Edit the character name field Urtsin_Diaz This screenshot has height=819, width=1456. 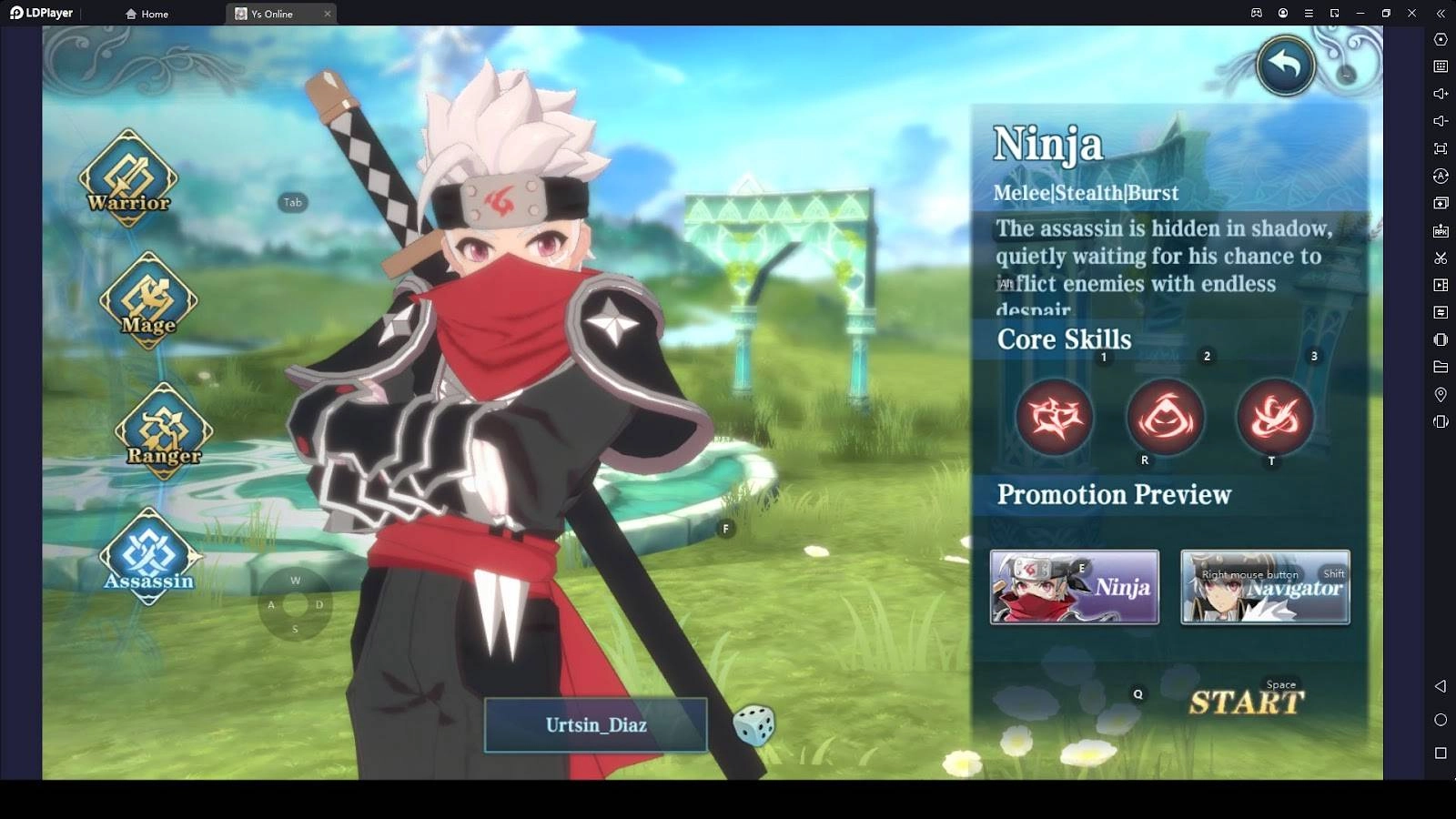click(x=596, y=725)
